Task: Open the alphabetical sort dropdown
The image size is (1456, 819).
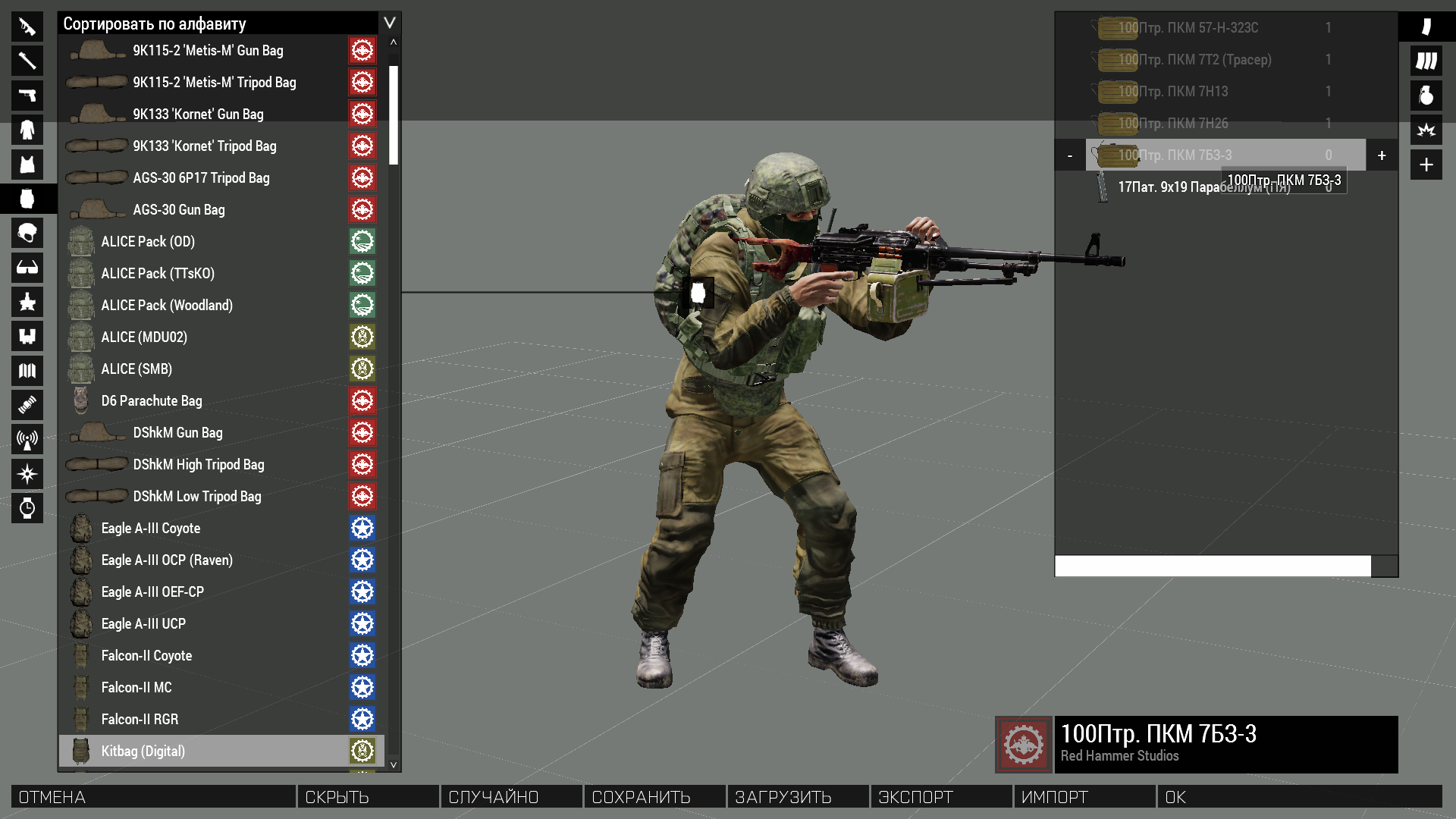Action: [389, 23]
